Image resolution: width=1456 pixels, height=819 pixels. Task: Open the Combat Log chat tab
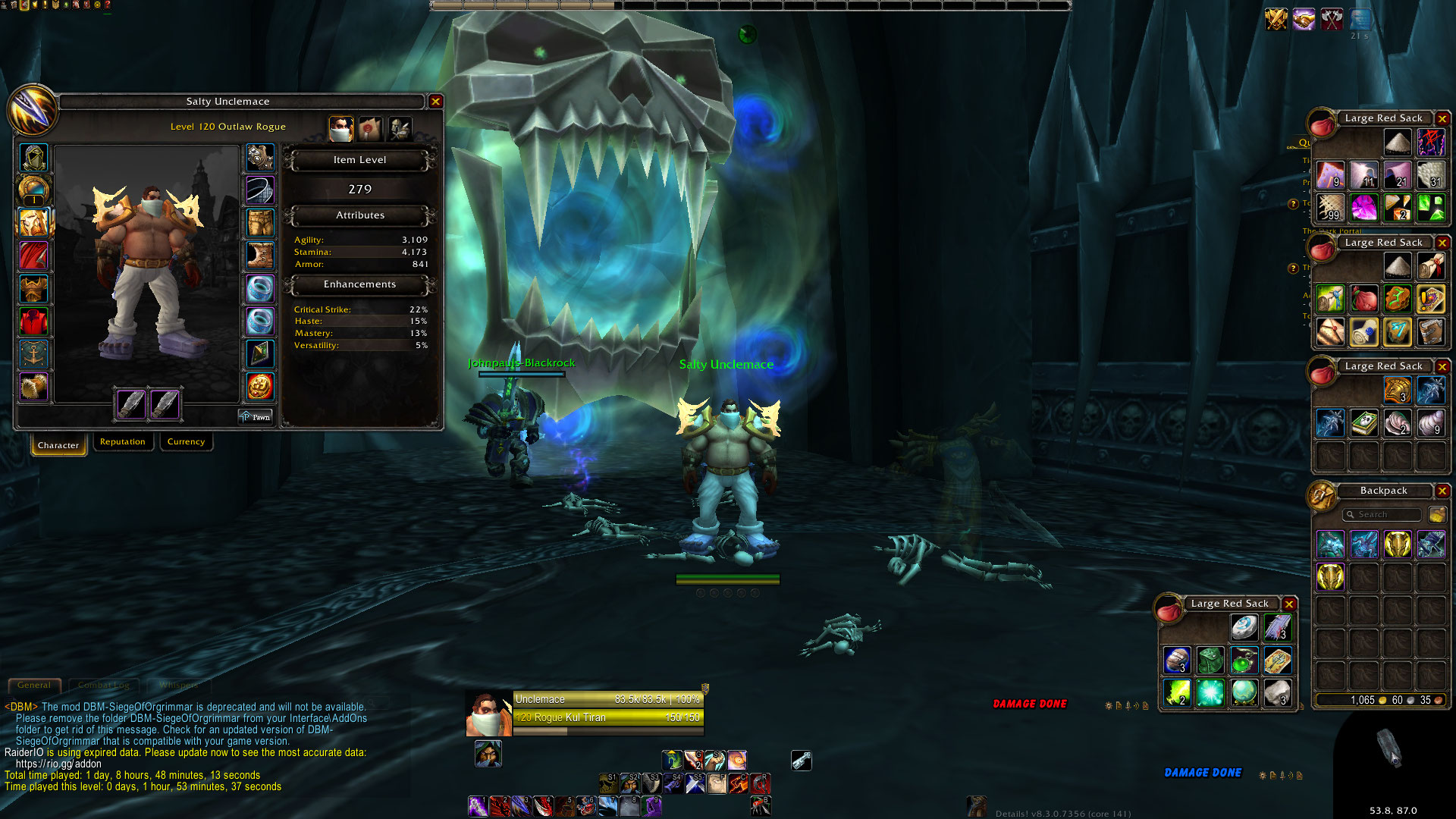point(103,686)
